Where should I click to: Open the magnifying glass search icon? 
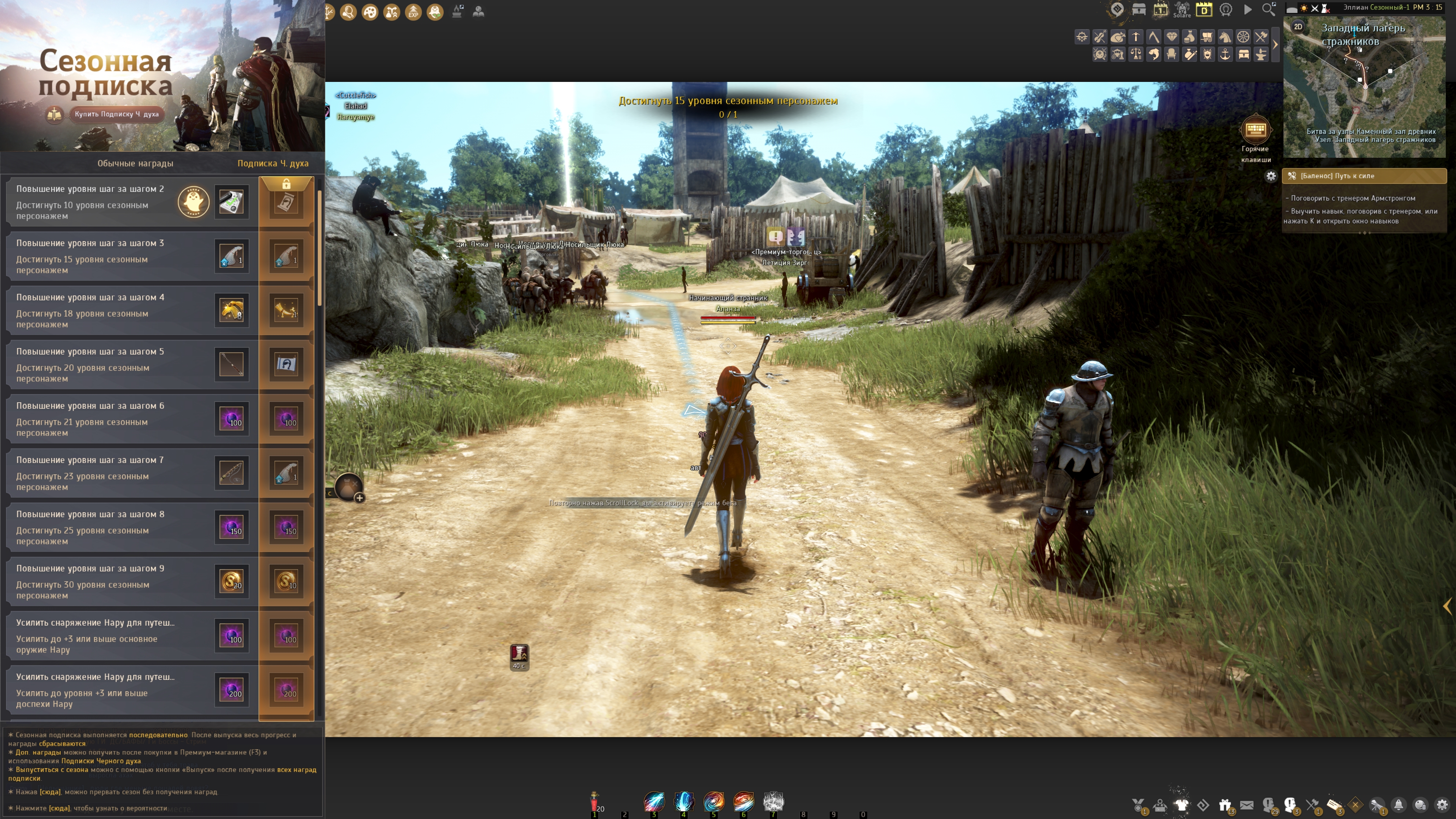click(1268, 9)
